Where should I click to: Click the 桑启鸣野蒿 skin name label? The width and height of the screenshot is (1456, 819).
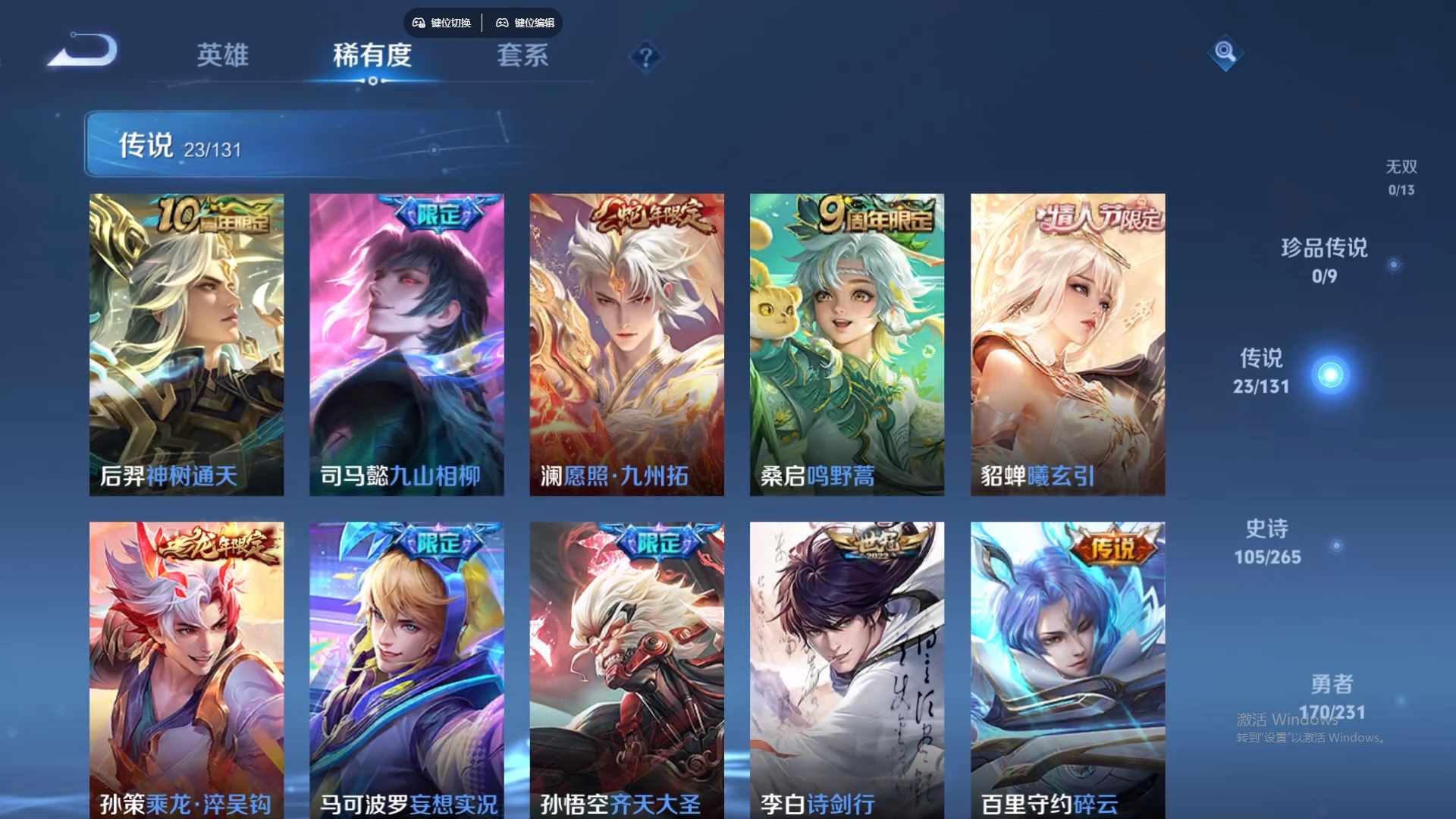click(817, 476)
